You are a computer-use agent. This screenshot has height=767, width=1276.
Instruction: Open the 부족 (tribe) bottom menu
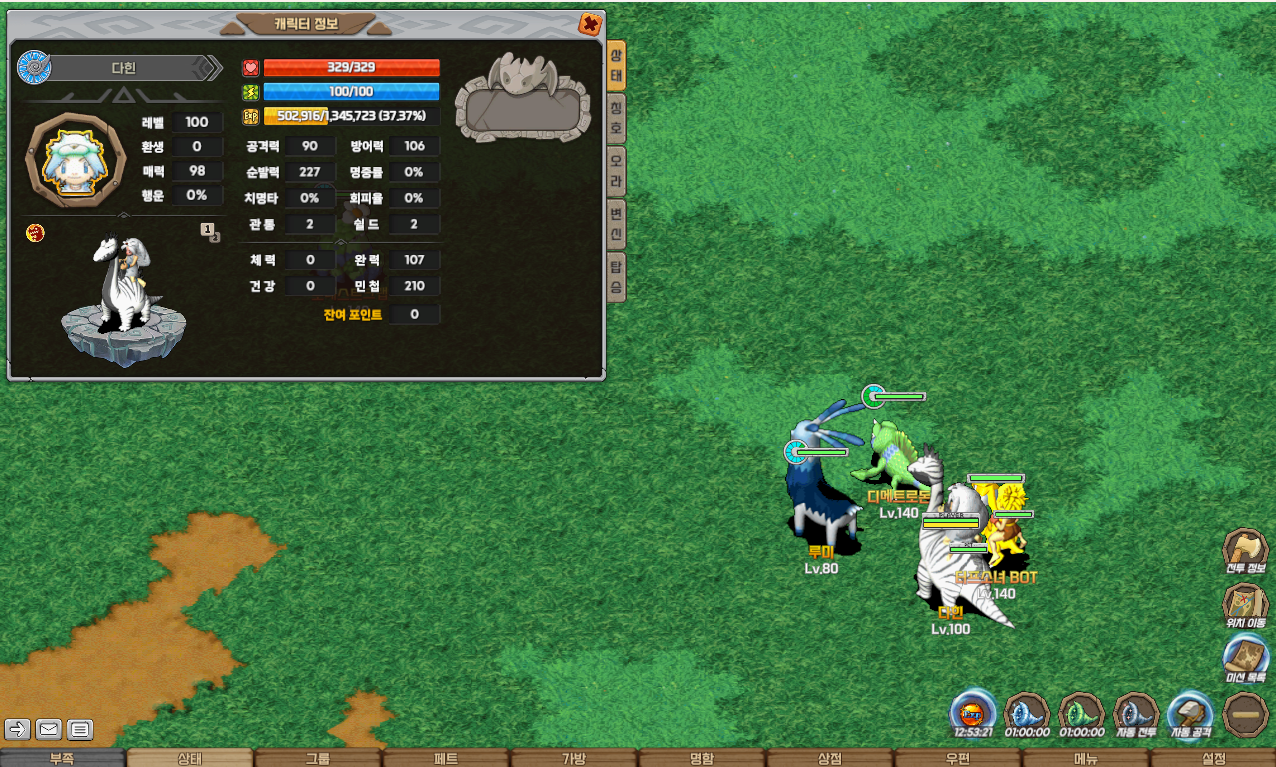[63, 758]
